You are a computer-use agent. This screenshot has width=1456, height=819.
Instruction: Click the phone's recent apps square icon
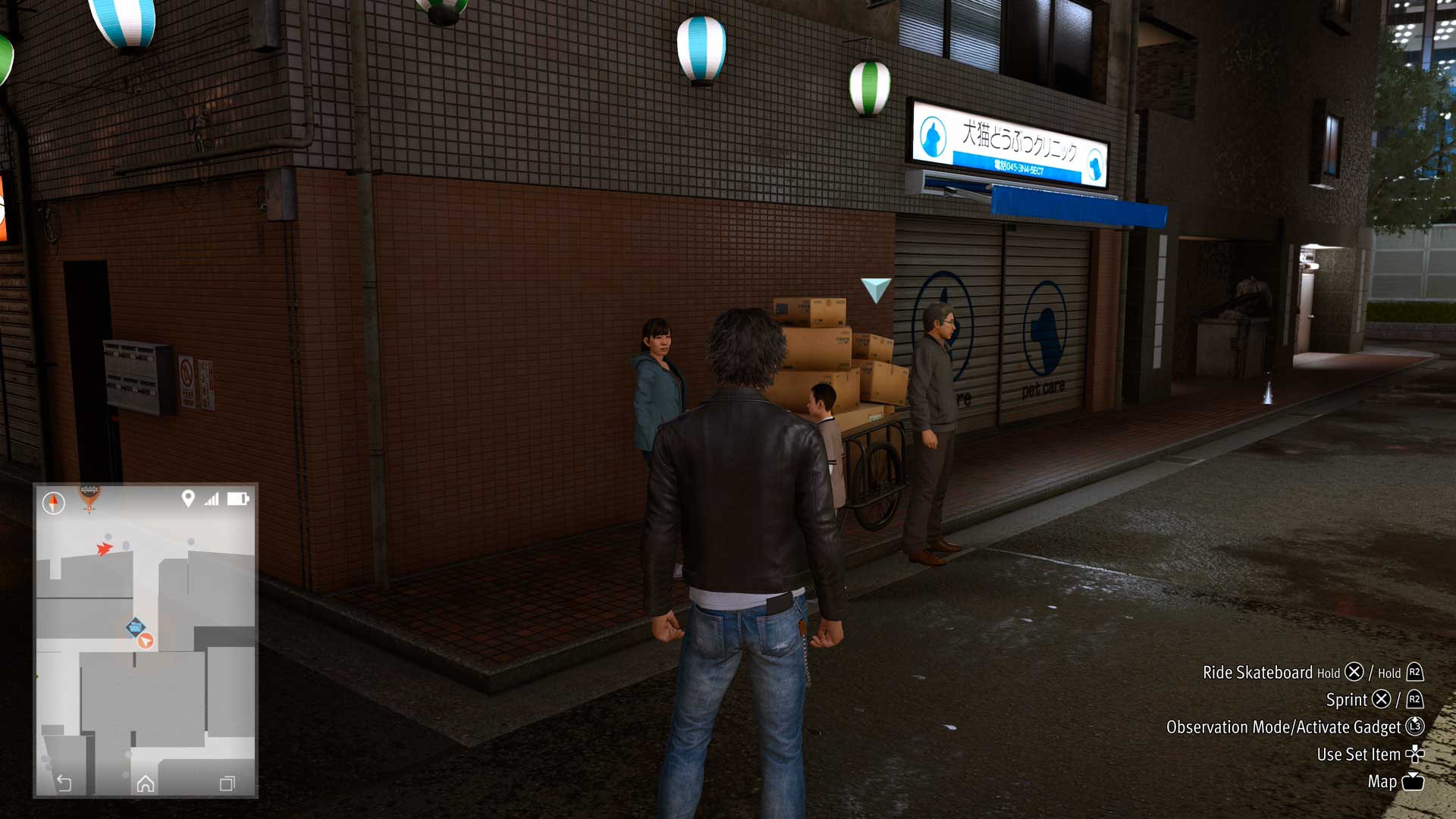pos(227,783)
